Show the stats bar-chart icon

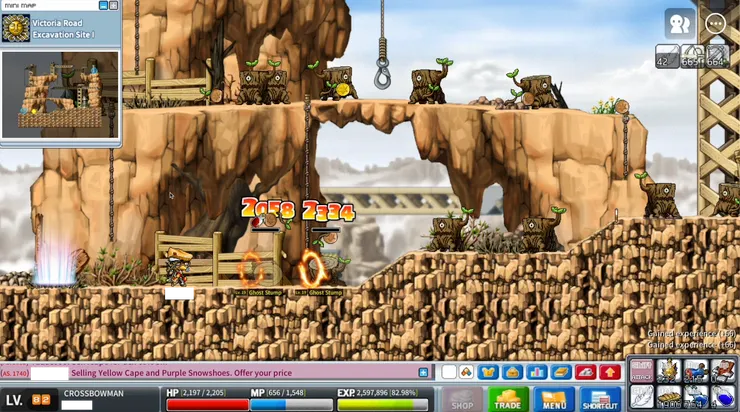click(x=536, y=372)
